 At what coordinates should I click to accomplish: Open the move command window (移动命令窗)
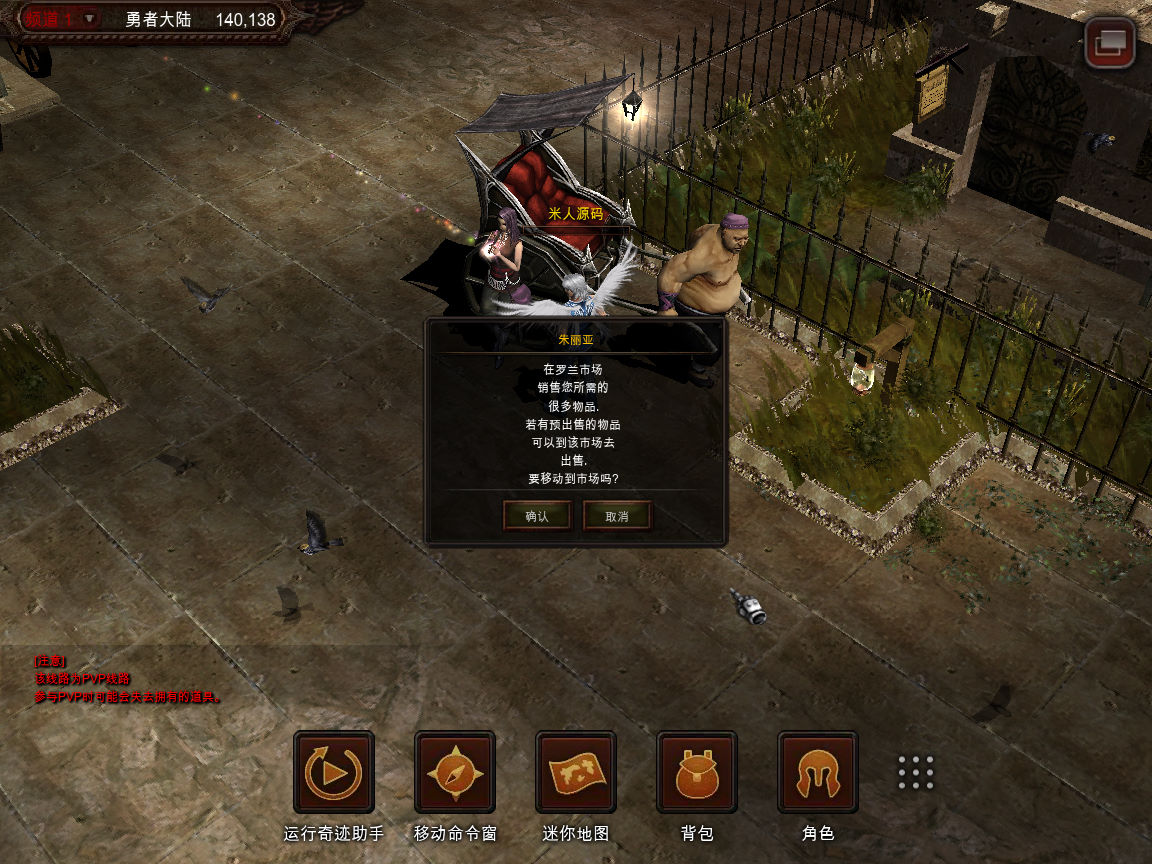(455, 772)
